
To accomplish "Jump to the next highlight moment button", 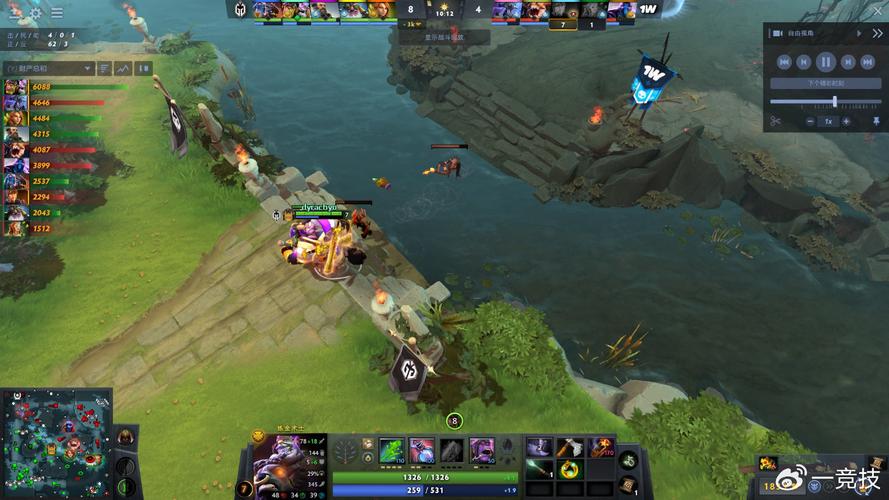I will 827,83.
